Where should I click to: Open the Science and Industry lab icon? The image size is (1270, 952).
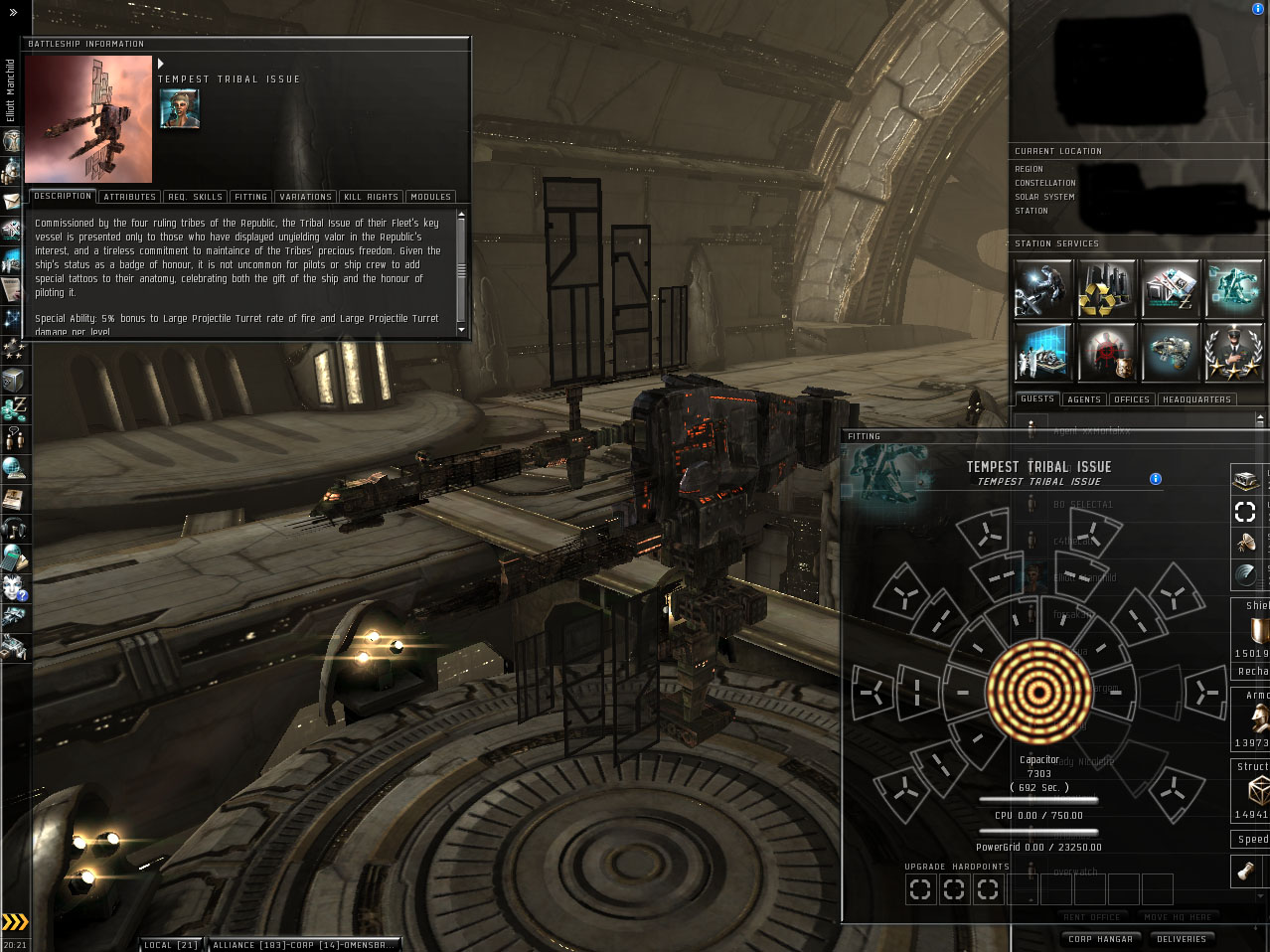(x=1042, y=352)
